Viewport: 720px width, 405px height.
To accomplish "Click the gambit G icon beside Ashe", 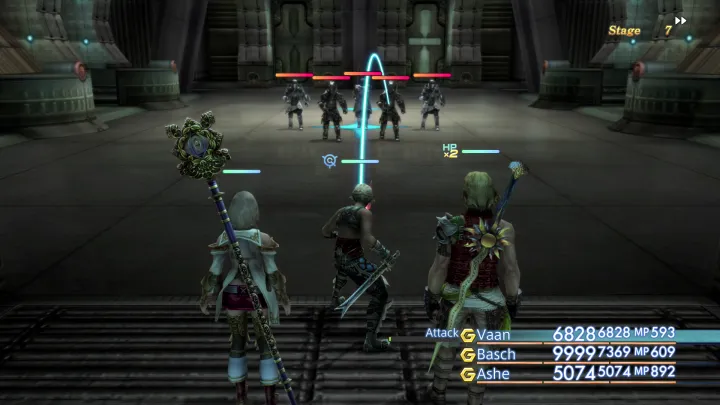I will 467,373.
